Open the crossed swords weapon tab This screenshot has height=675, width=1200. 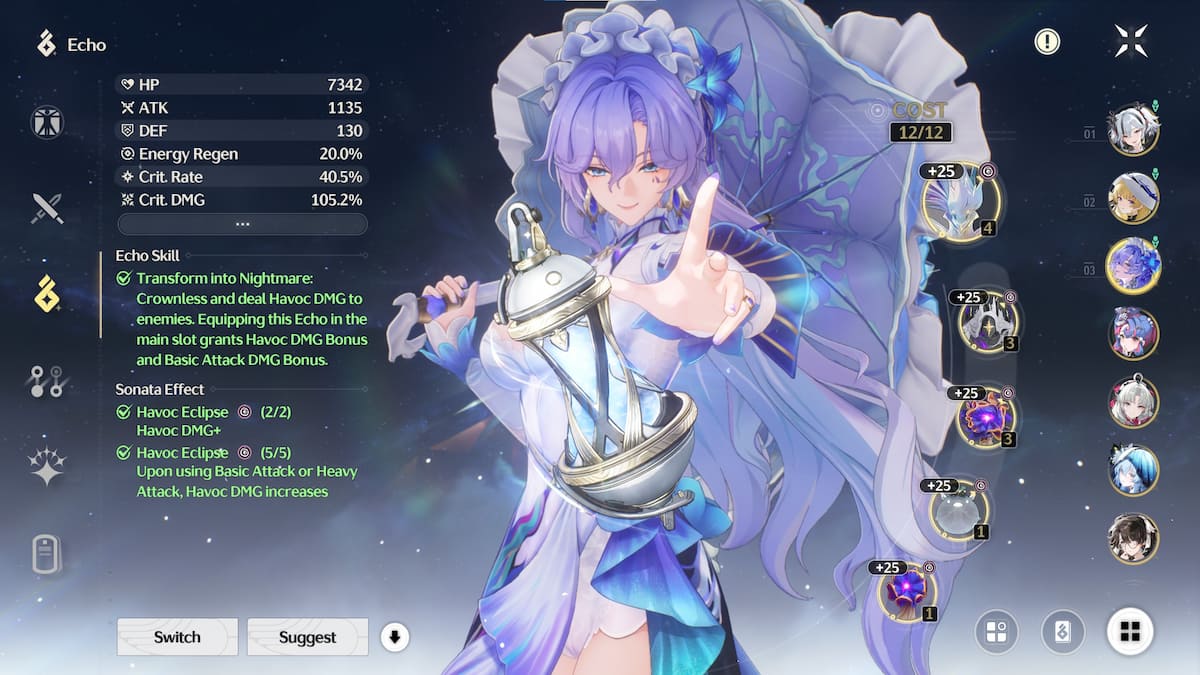pos(47,208)
